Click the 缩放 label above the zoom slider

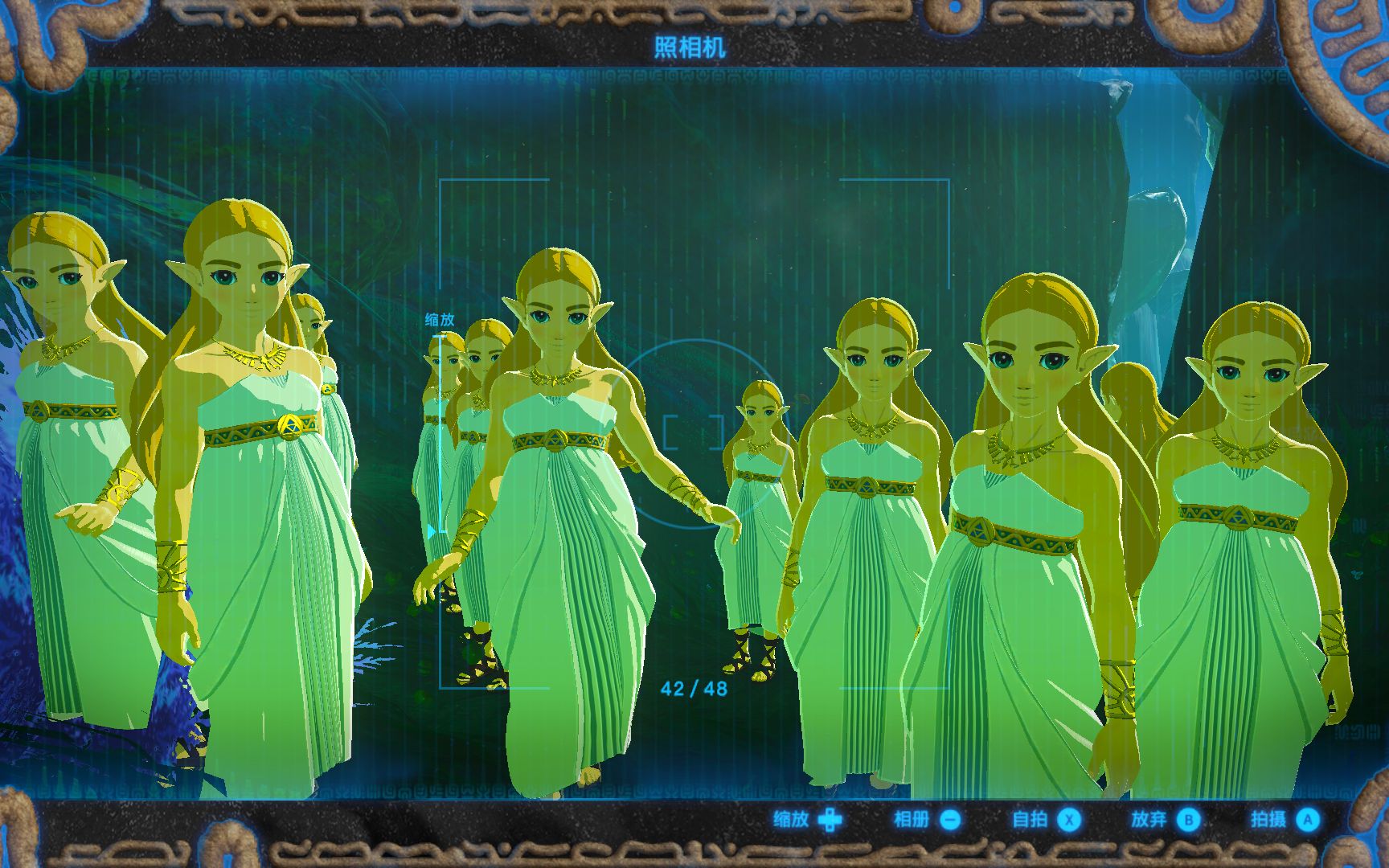(439, 318)
